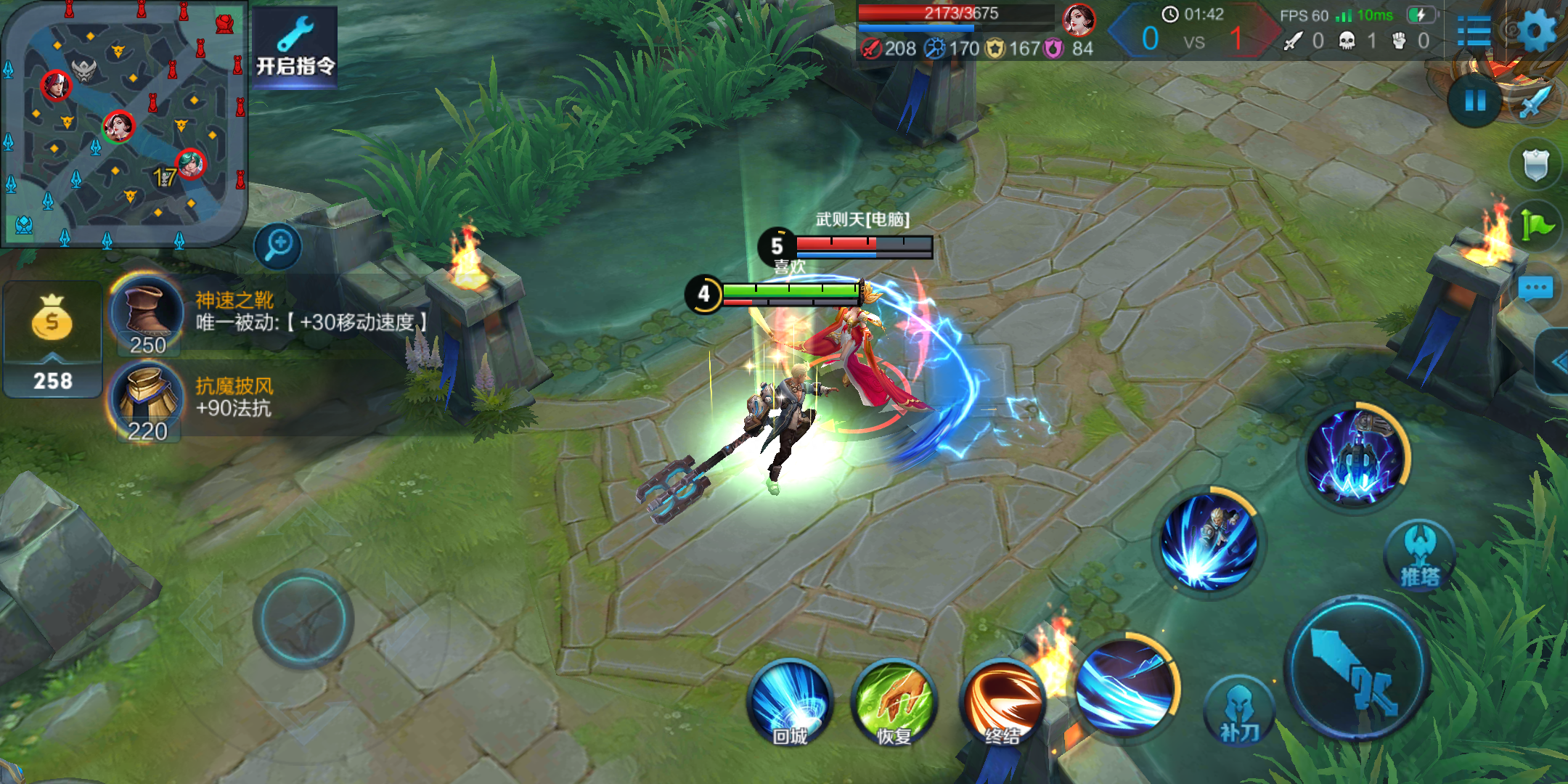Click the magnifier button beside the minimap
This screenshot has width=1568, height=784.
coord(278,245)
